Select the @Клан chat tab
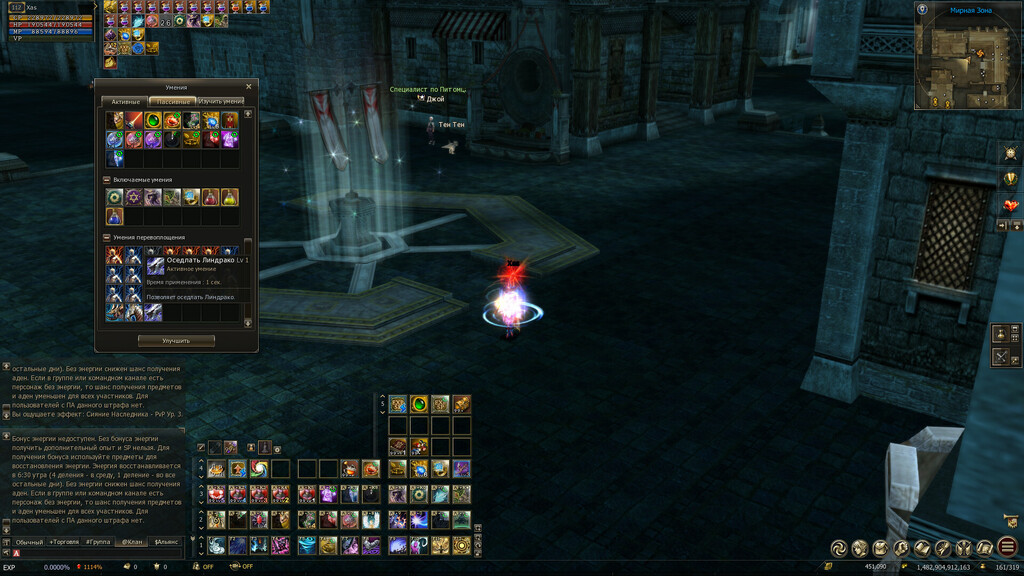This screenshot has width=1024, height=576. (x=132, y=542)
